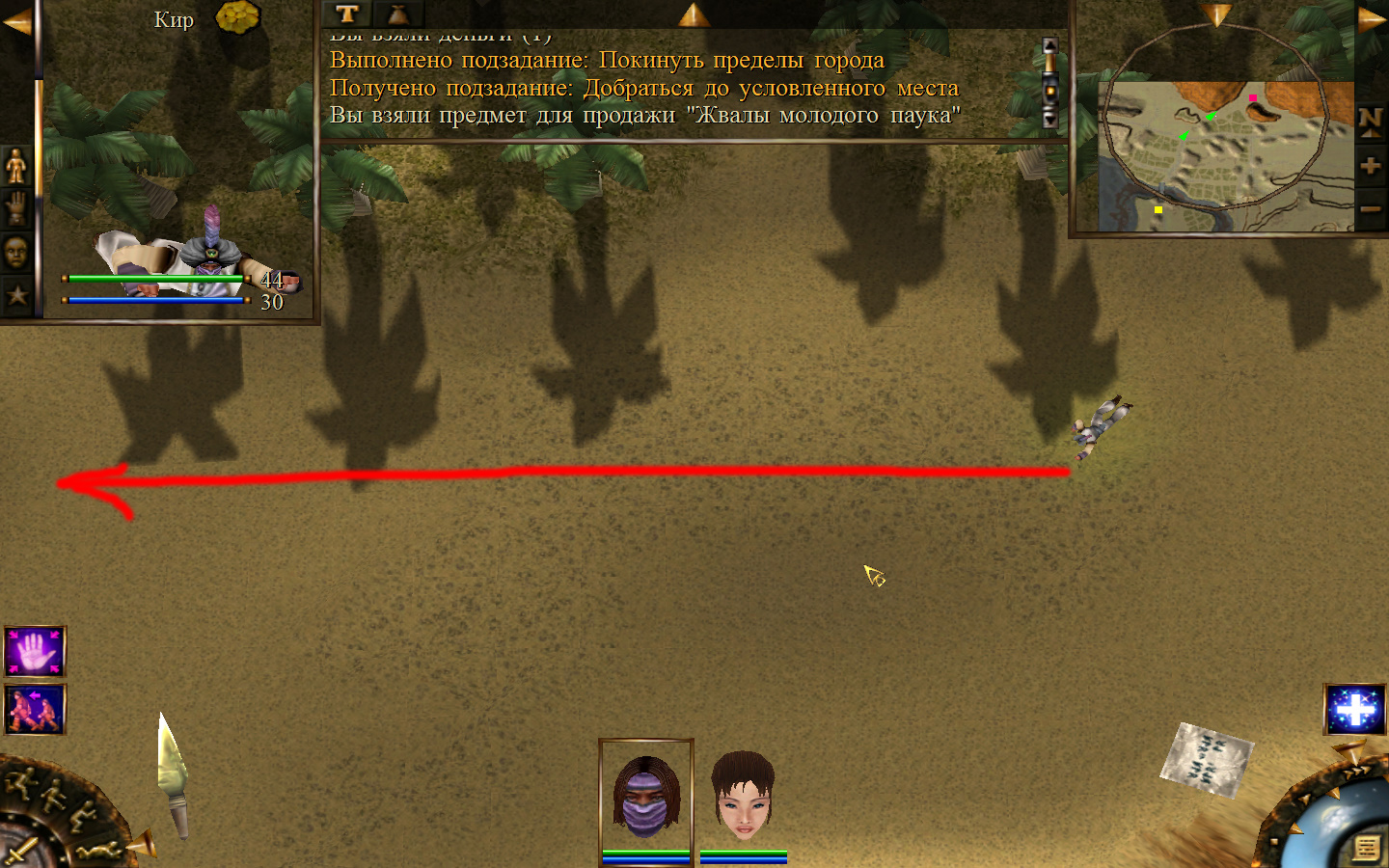Open the star icon tab
The width and height of the screenshot is (1389, 868).
tap(16, 295)
